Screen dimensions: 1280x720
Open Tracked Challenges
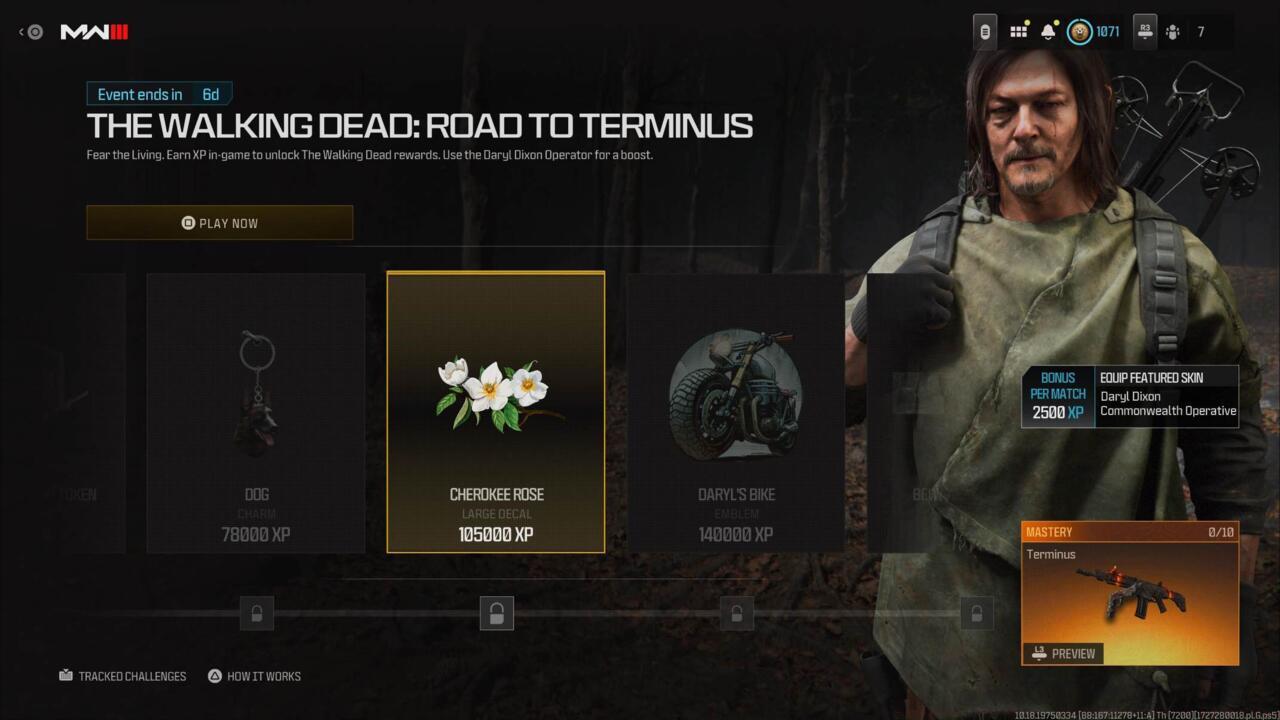123,676
